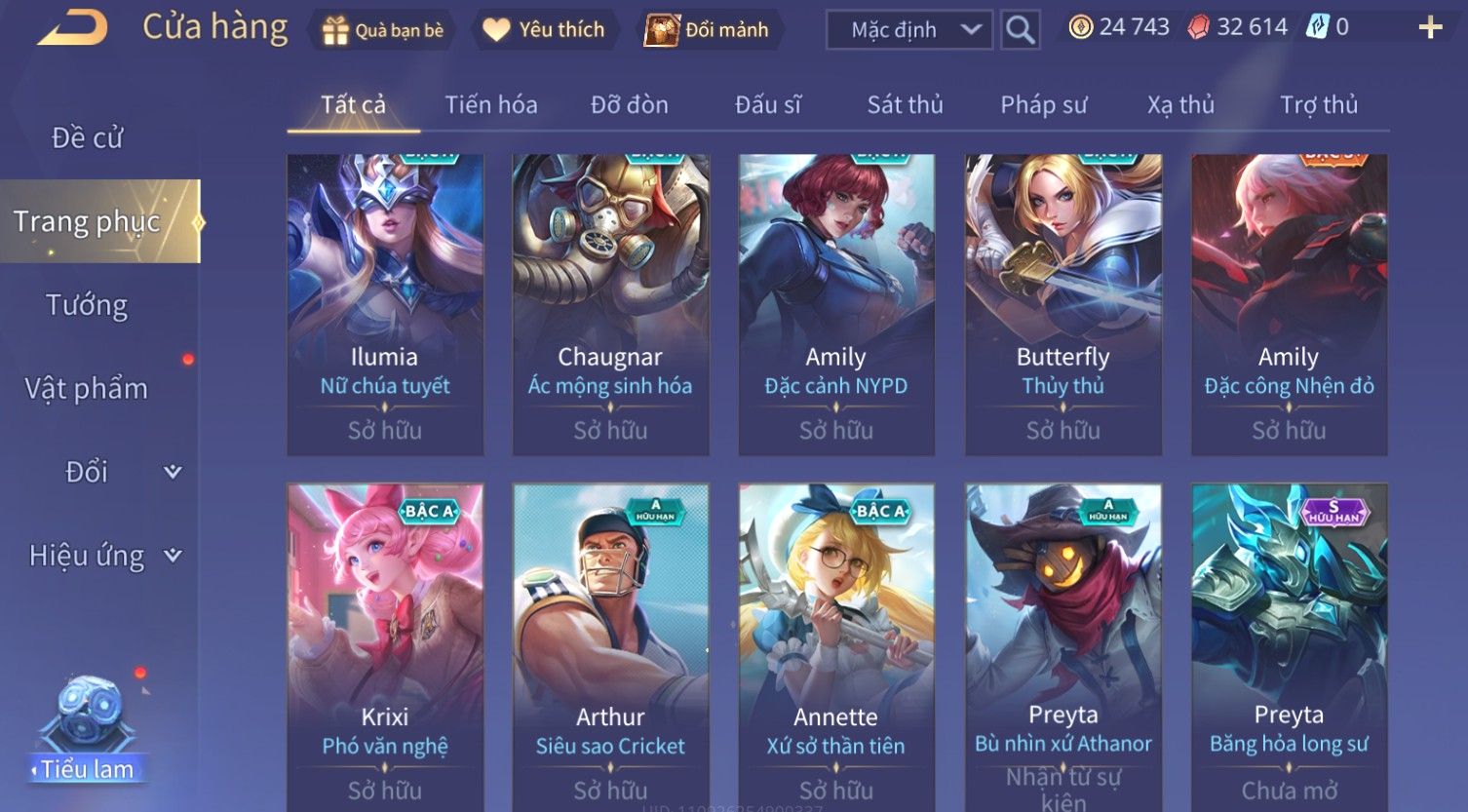The height and width of the screenshot is (812, 1468).
Task: Open the Yêu thích favorites list
Action: [x=544, y=30]
